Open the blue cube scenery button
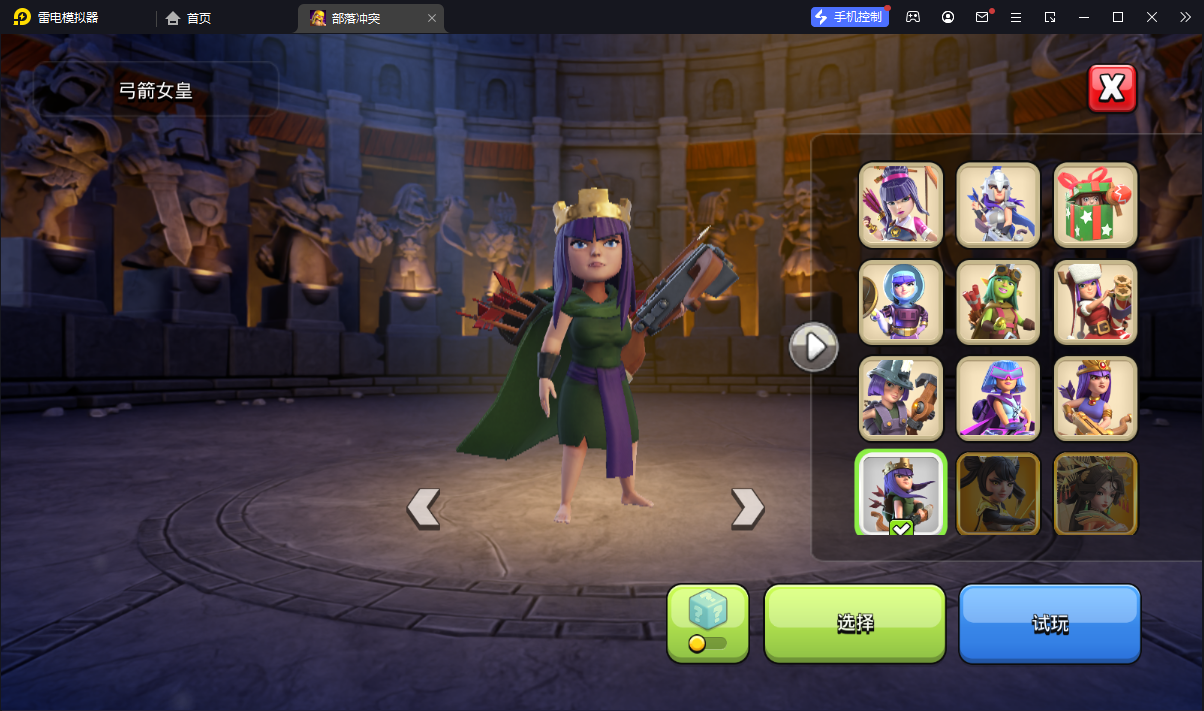The height and width of the screenshot is (711, 1204). [708, 623]
